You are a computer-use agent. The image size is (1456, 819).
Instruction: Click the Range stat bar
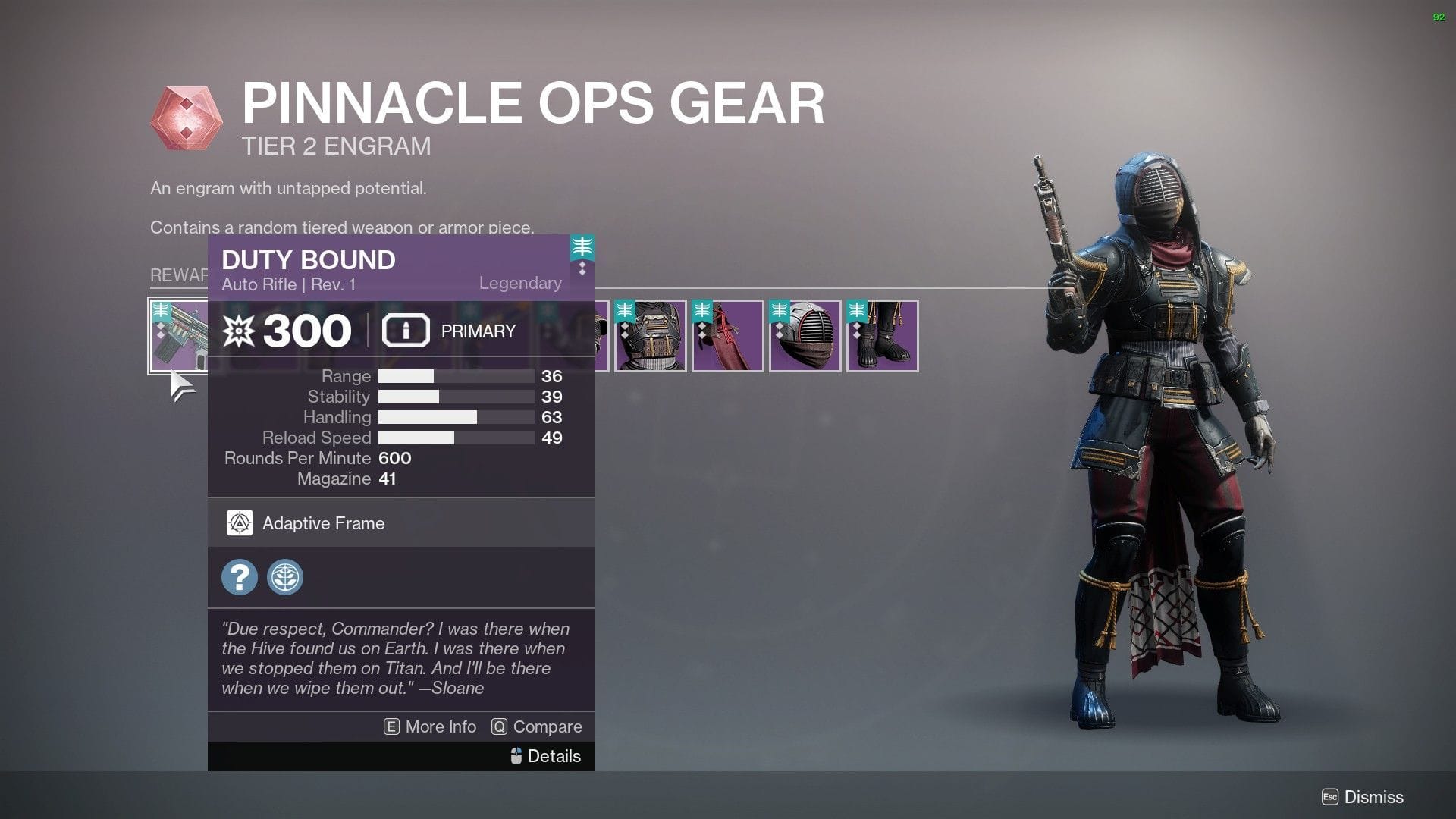pos(455,375)
